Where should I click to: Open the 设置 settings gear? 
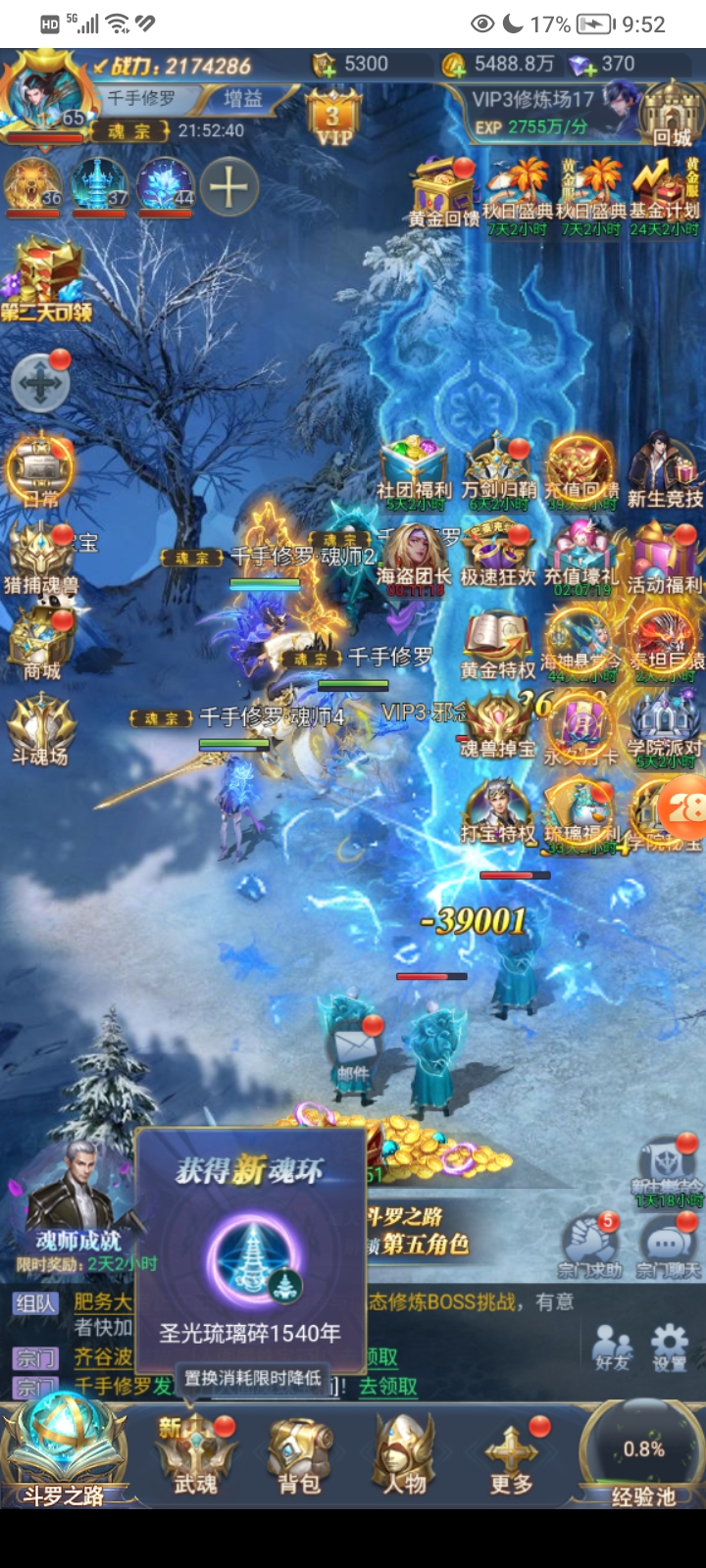(670, 1347)
